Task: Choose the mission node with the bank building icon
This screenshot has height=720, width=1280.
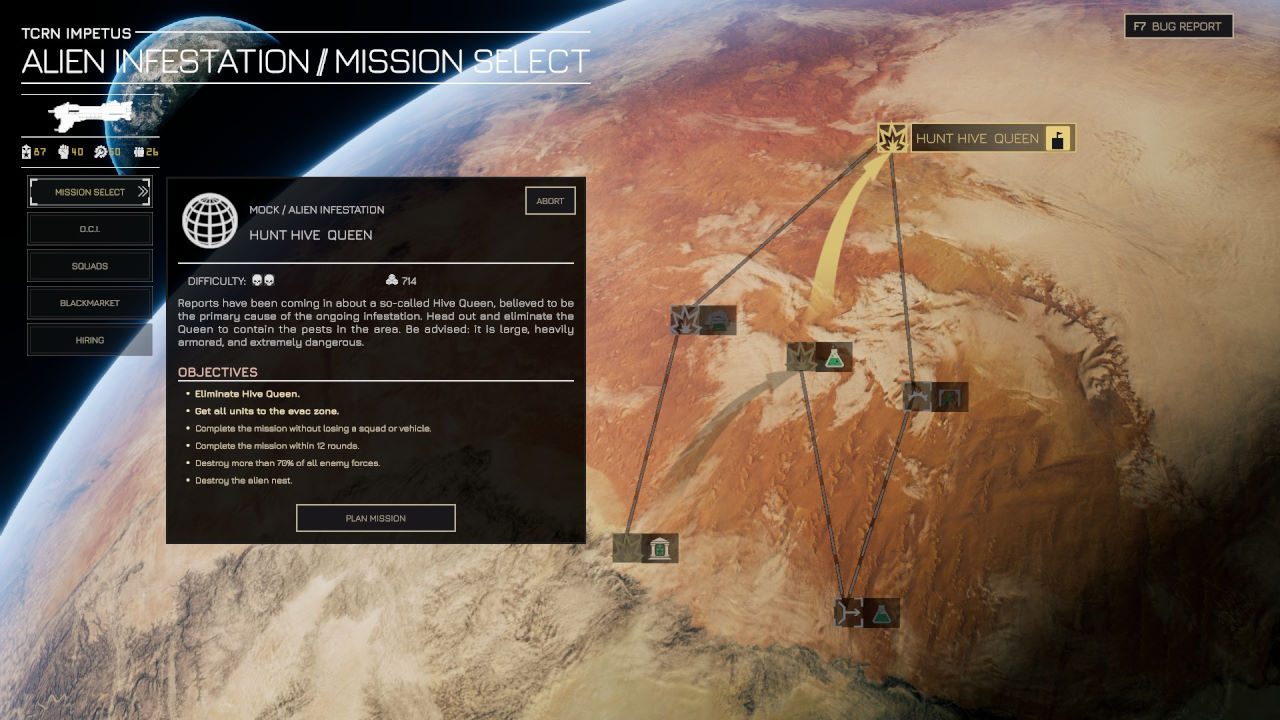Action: click(646, 548)
